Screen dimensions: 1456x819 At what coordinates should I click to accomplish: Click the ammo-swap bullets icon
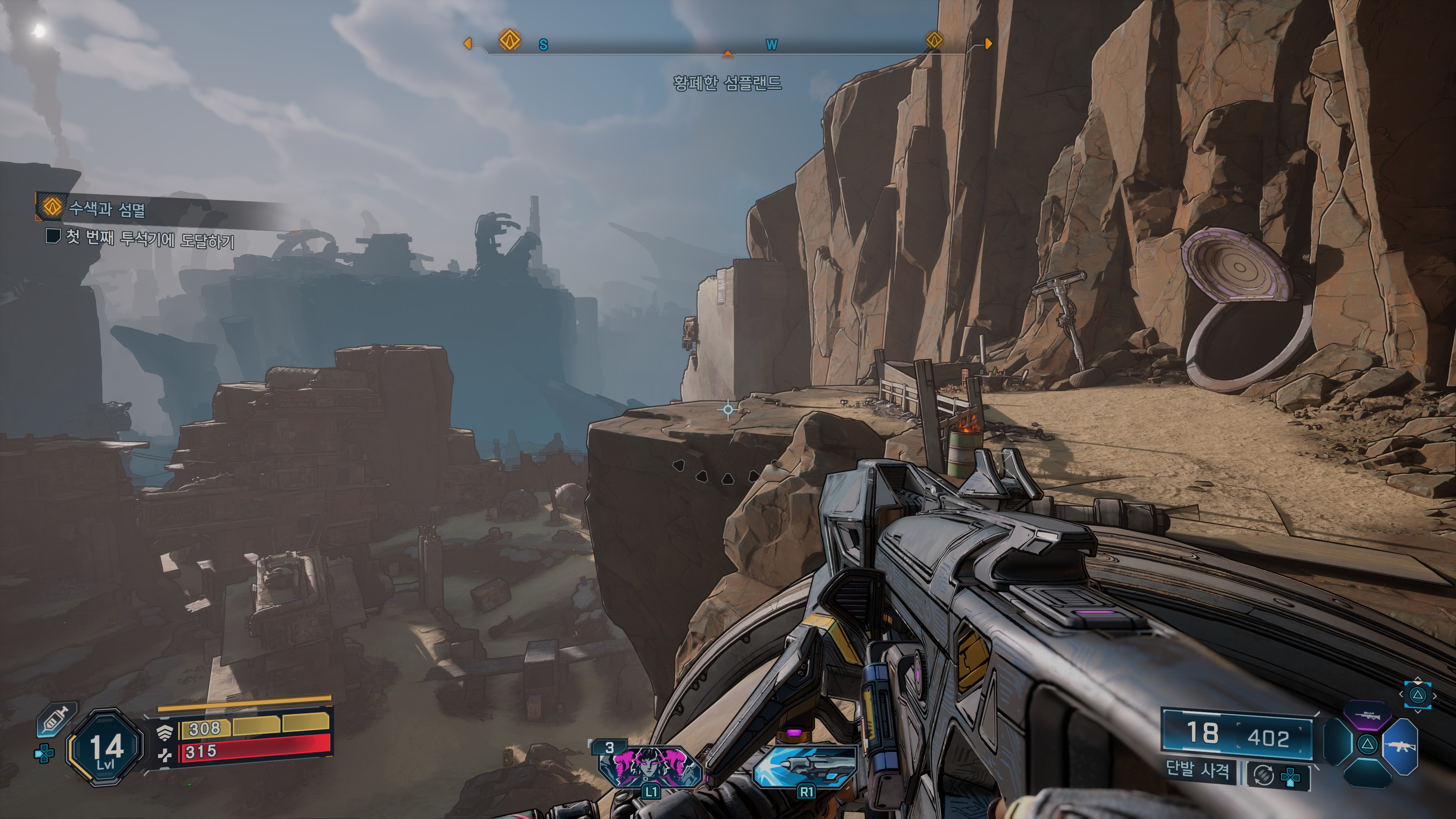coord(1264,774)
